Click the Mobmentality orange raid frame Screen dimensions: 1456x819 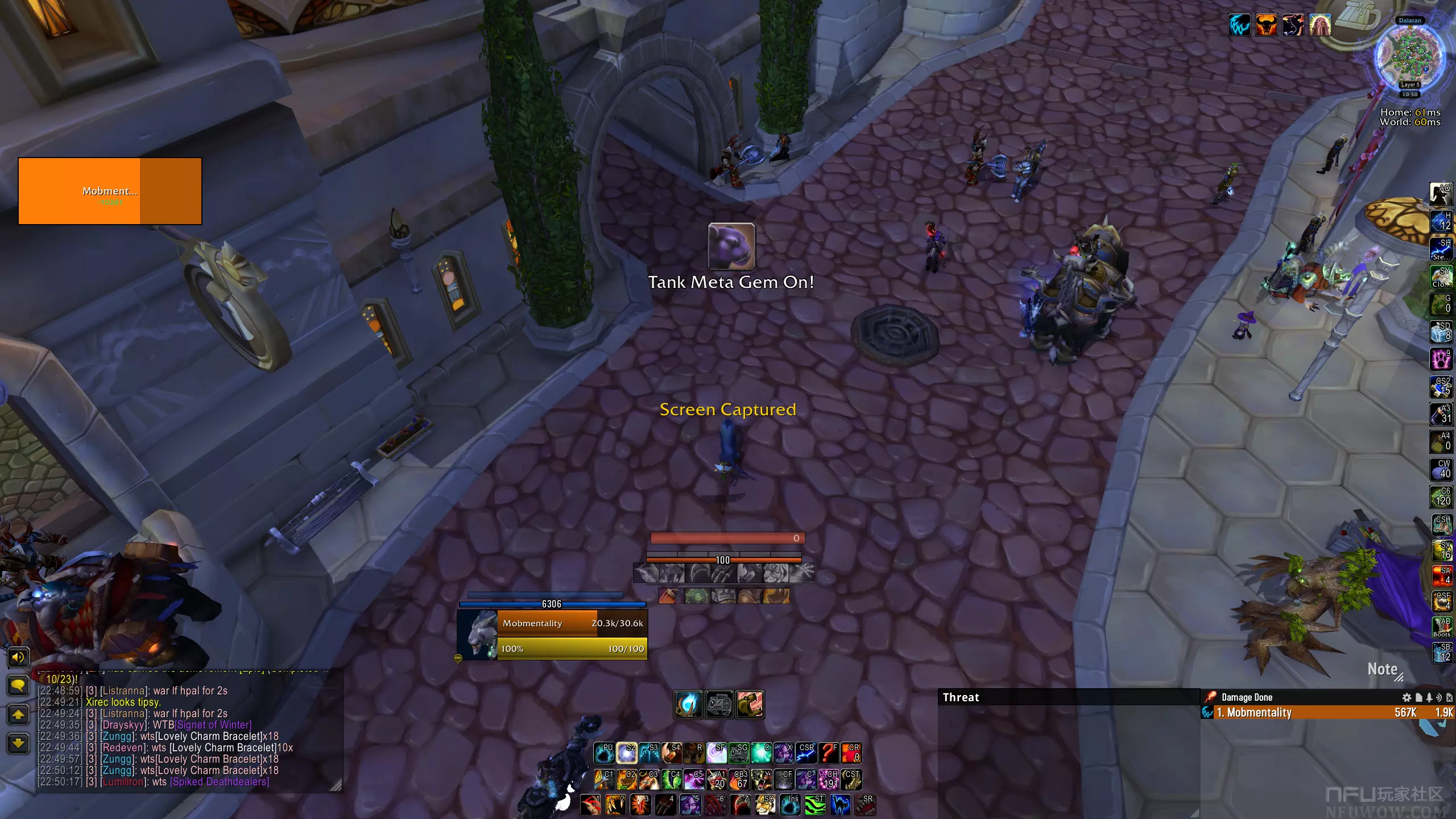point(110,191)
